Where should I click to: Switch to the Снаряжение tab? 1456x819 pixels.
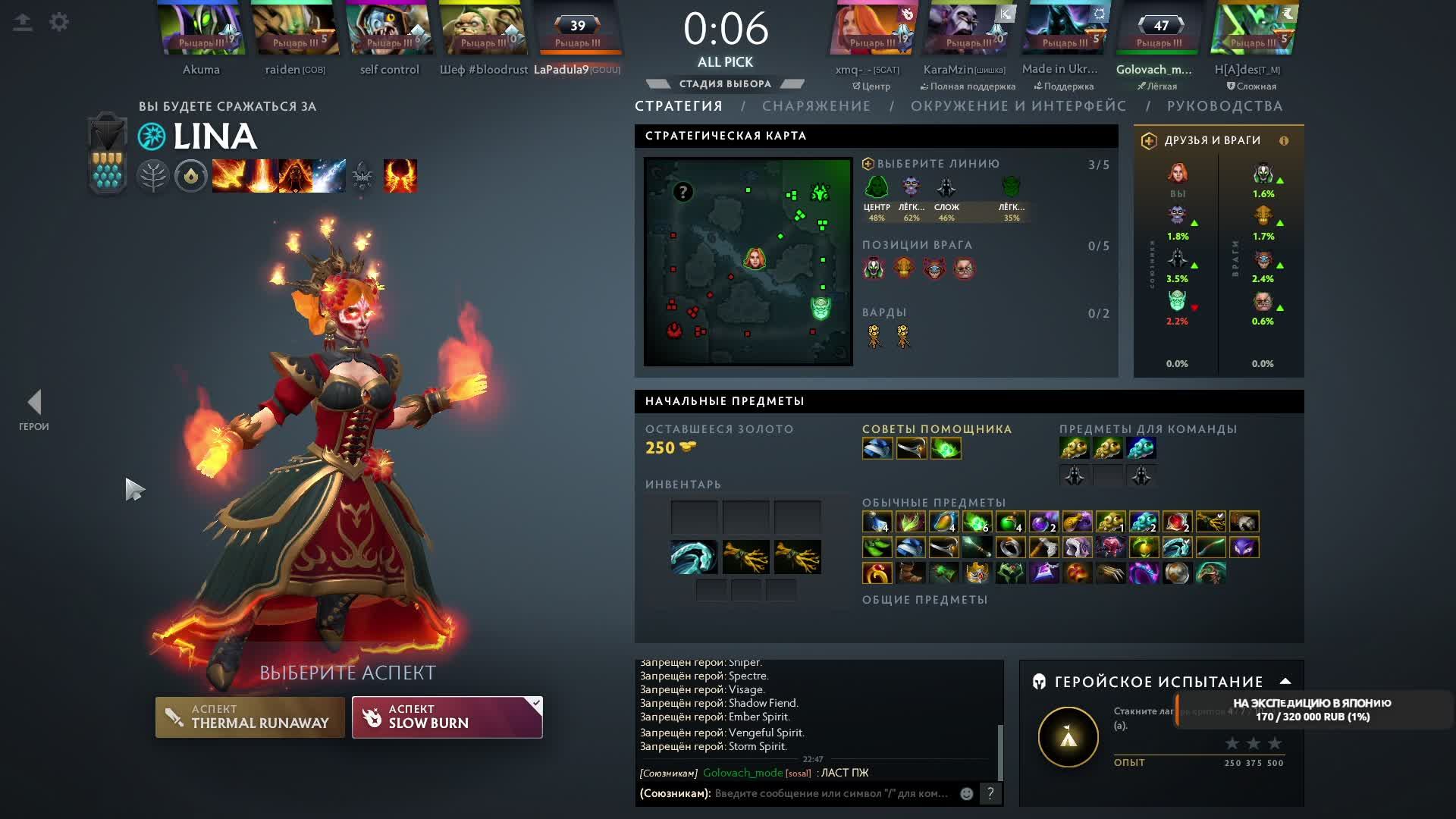816,106
